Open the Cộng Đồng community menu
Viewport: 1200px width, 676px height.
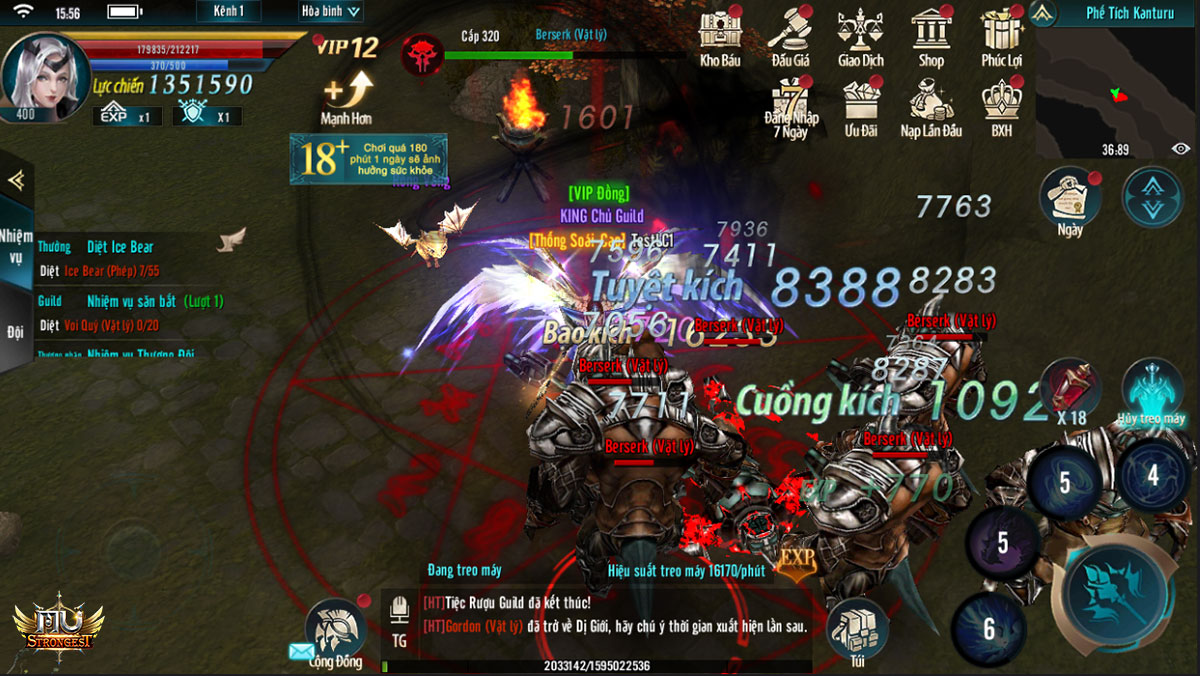(335, 632)
